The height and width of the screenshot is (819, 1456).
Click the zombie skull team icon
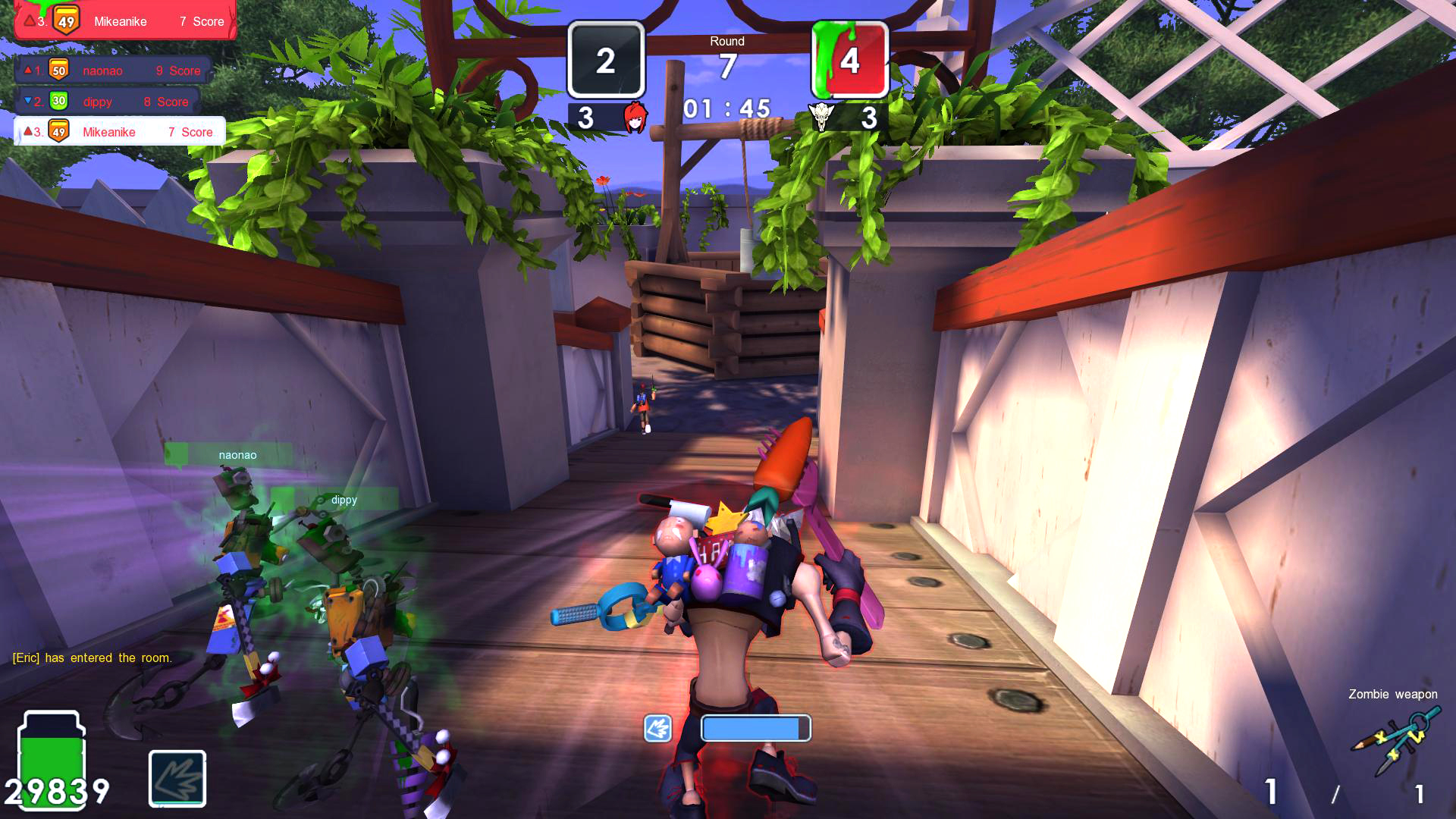pos(821,118)
